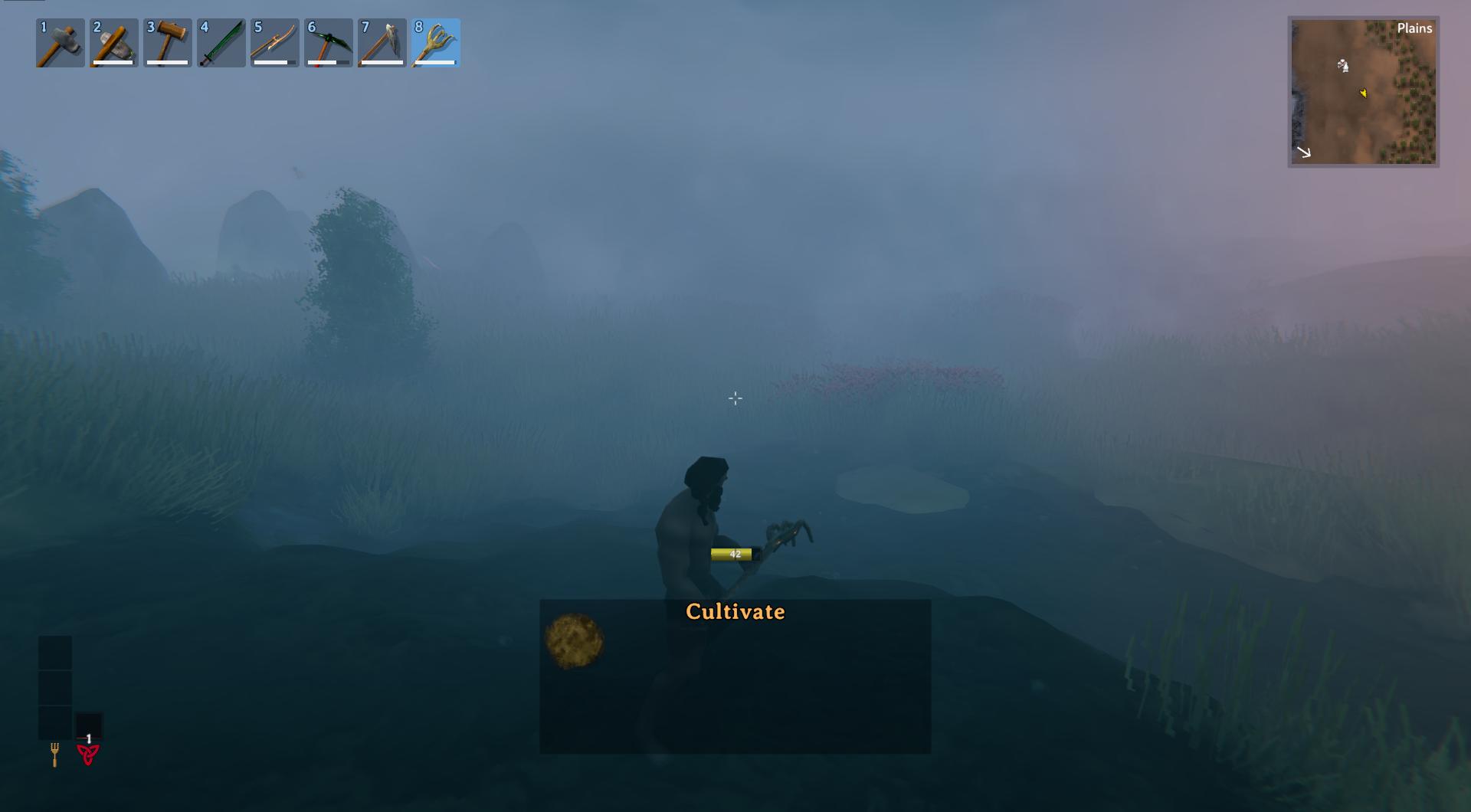Screen dimensions: 1471x812
Task: Open the minimap in the top-right corner
Action: (1364, 92)
